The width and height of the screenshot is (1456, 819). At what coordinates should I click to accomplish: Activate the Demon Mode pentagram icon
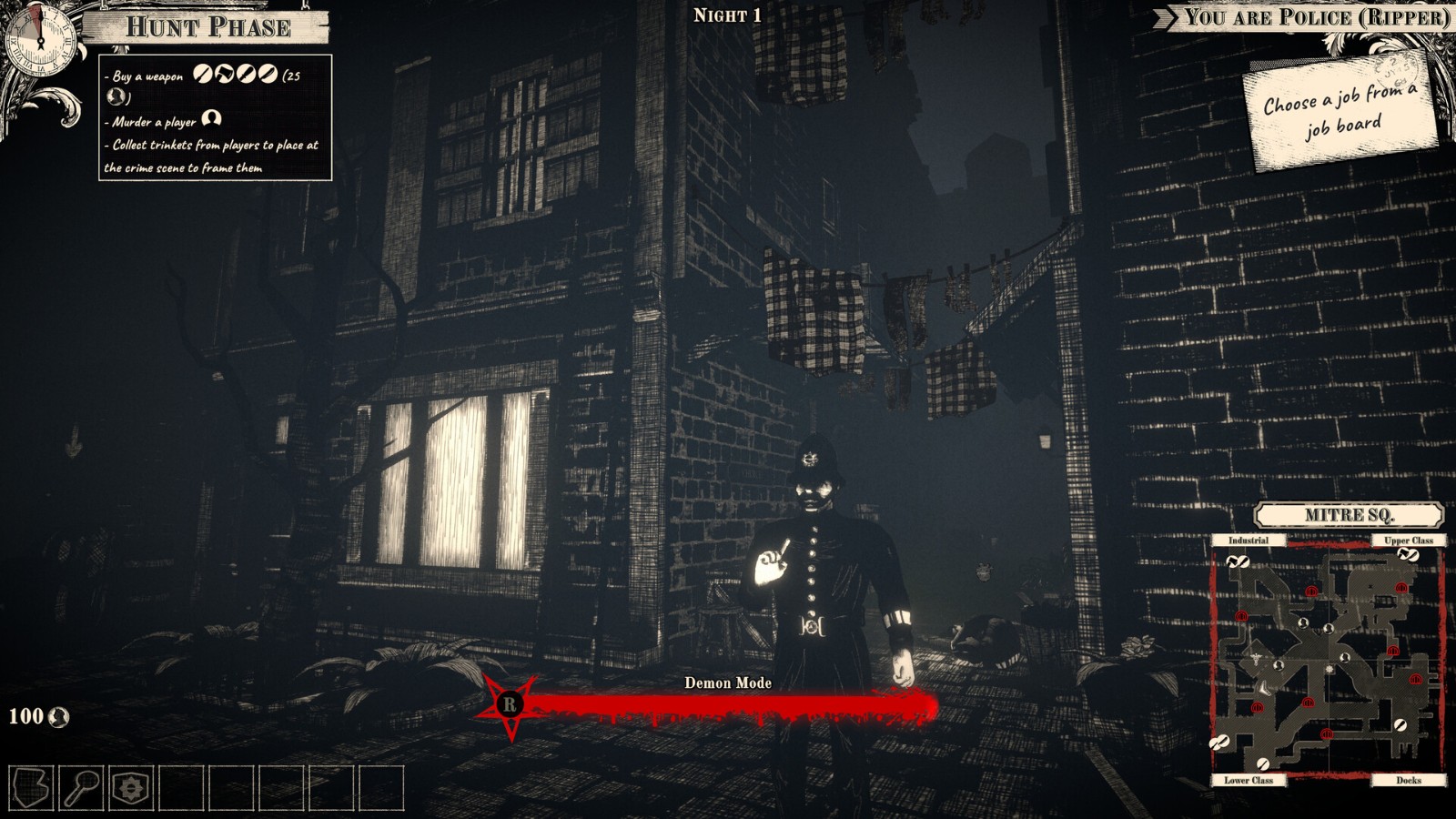510,704
